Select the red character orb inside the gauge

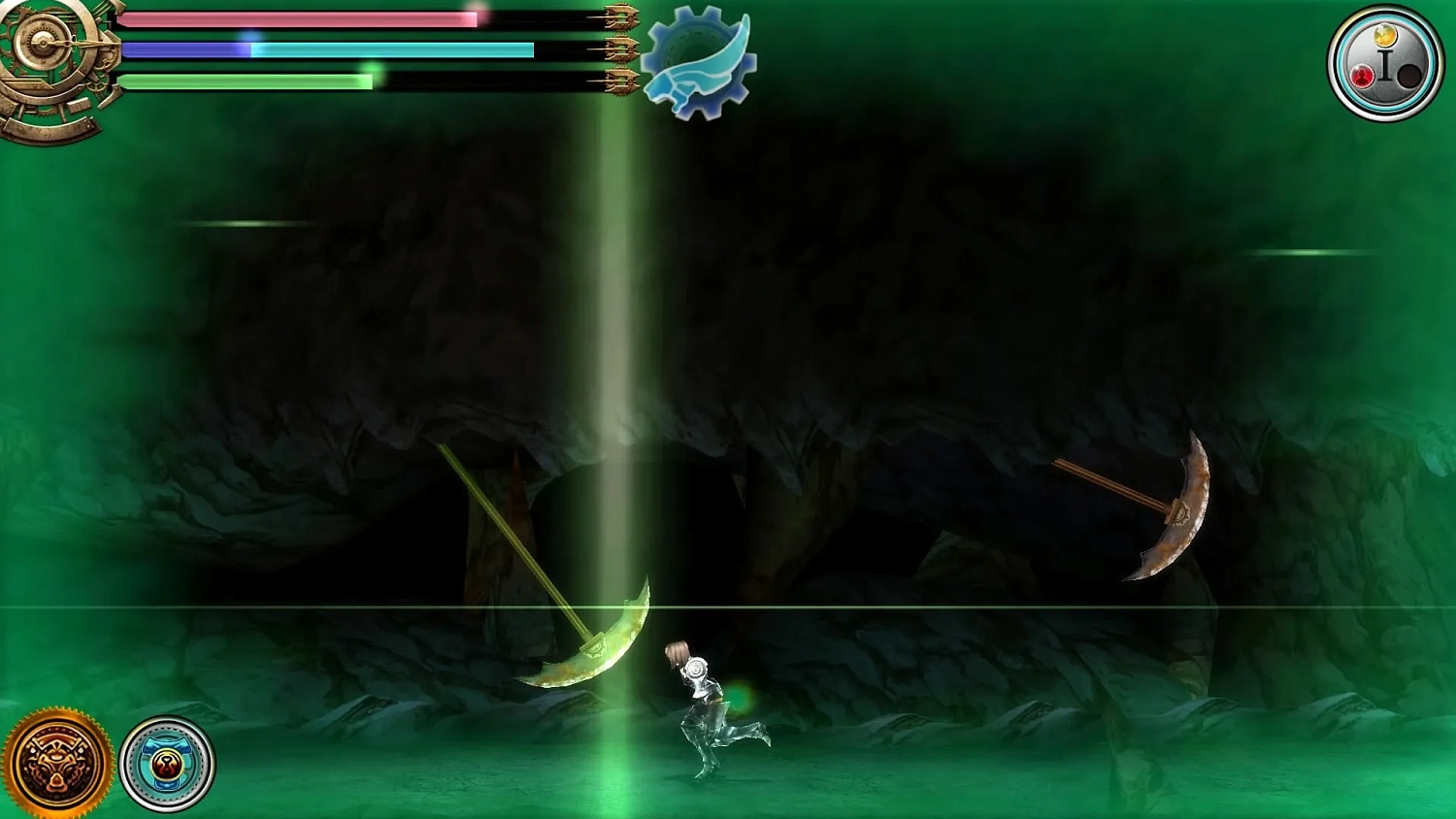pos(1362,76)
